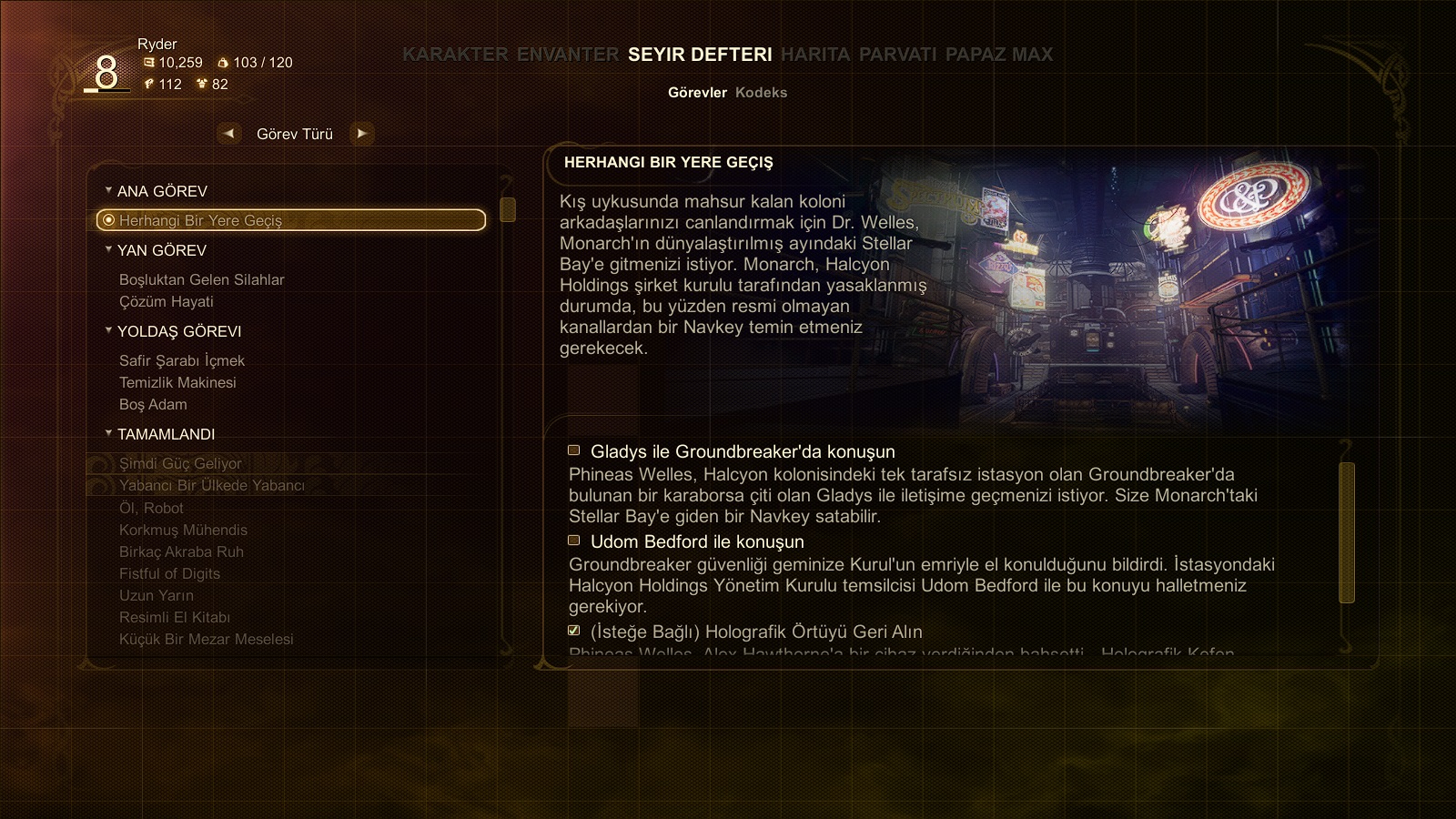Switch to the KARAKTER tab
Viewport: 1456px width, 819px height.
pyautogui.click(x=455, y=55)
